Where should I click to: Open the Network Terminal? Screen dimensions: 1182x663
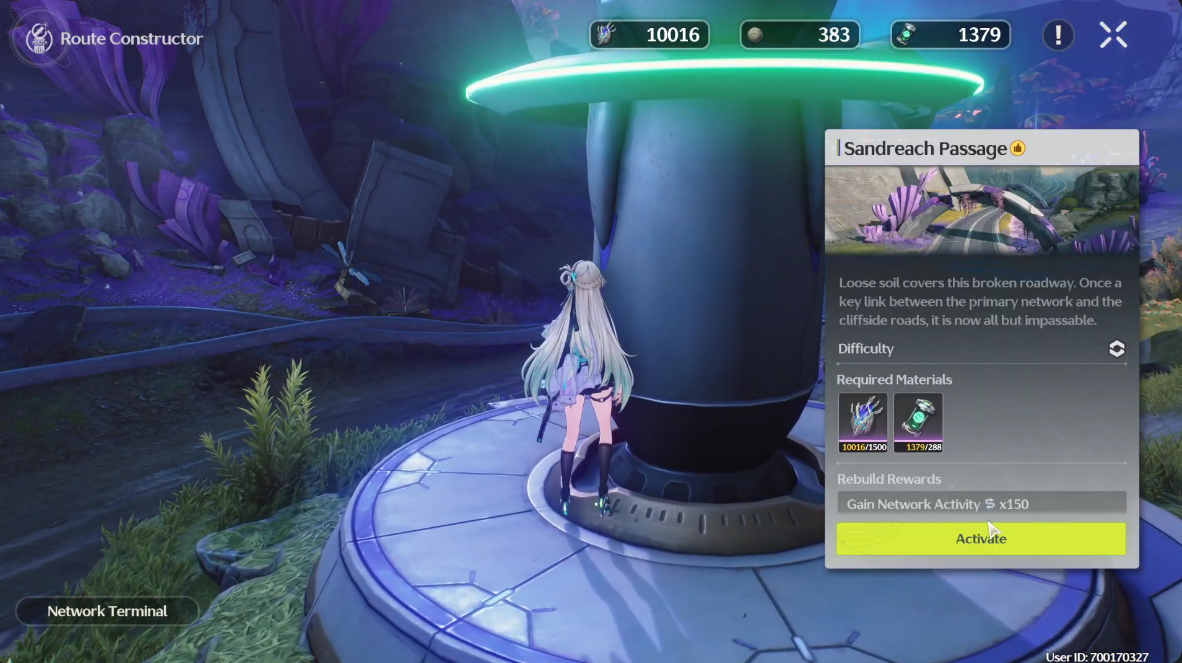[107, 611]
